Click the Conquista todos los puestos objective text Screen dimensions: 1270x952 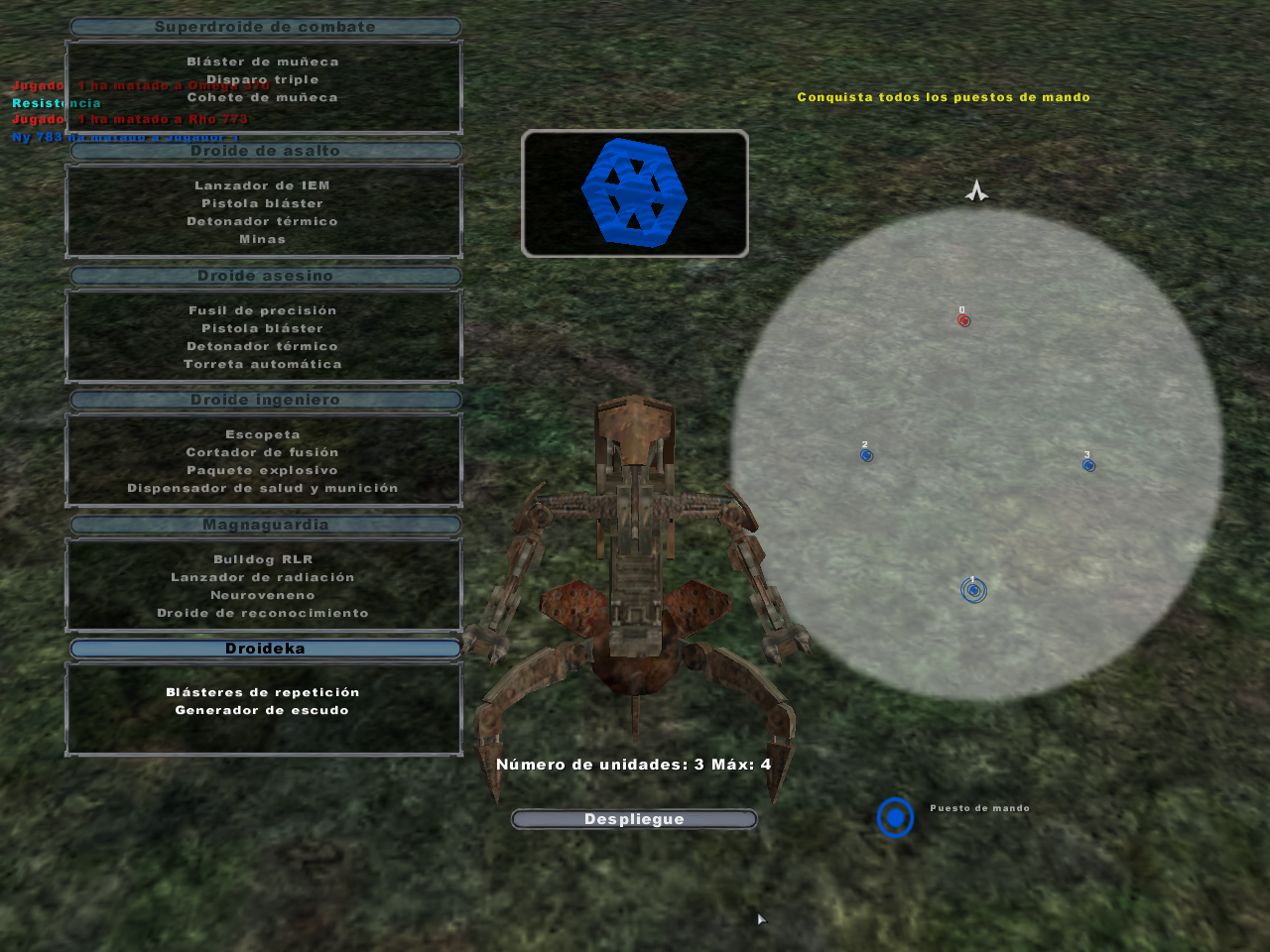[x=944, y=97]
